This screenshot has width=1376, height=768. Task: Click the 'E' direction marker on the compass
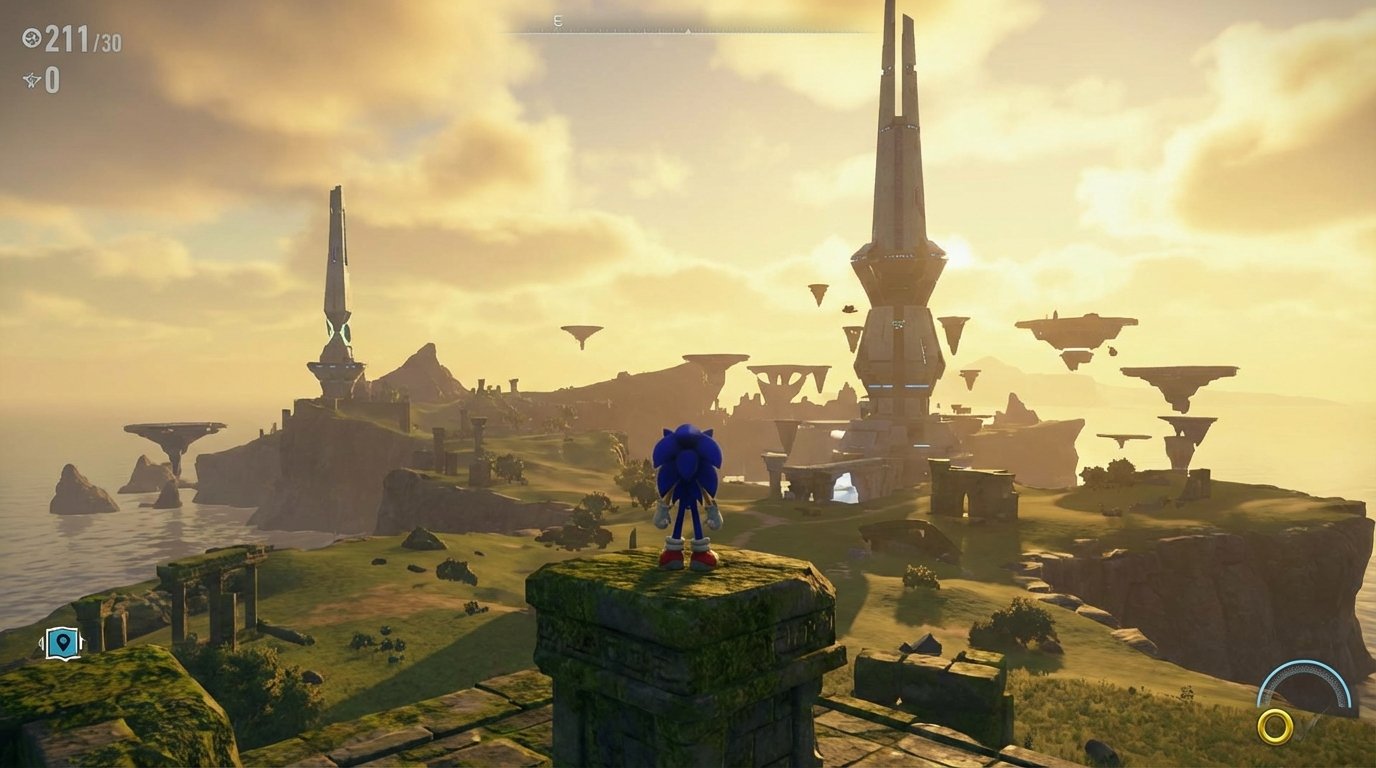point(558,21)
